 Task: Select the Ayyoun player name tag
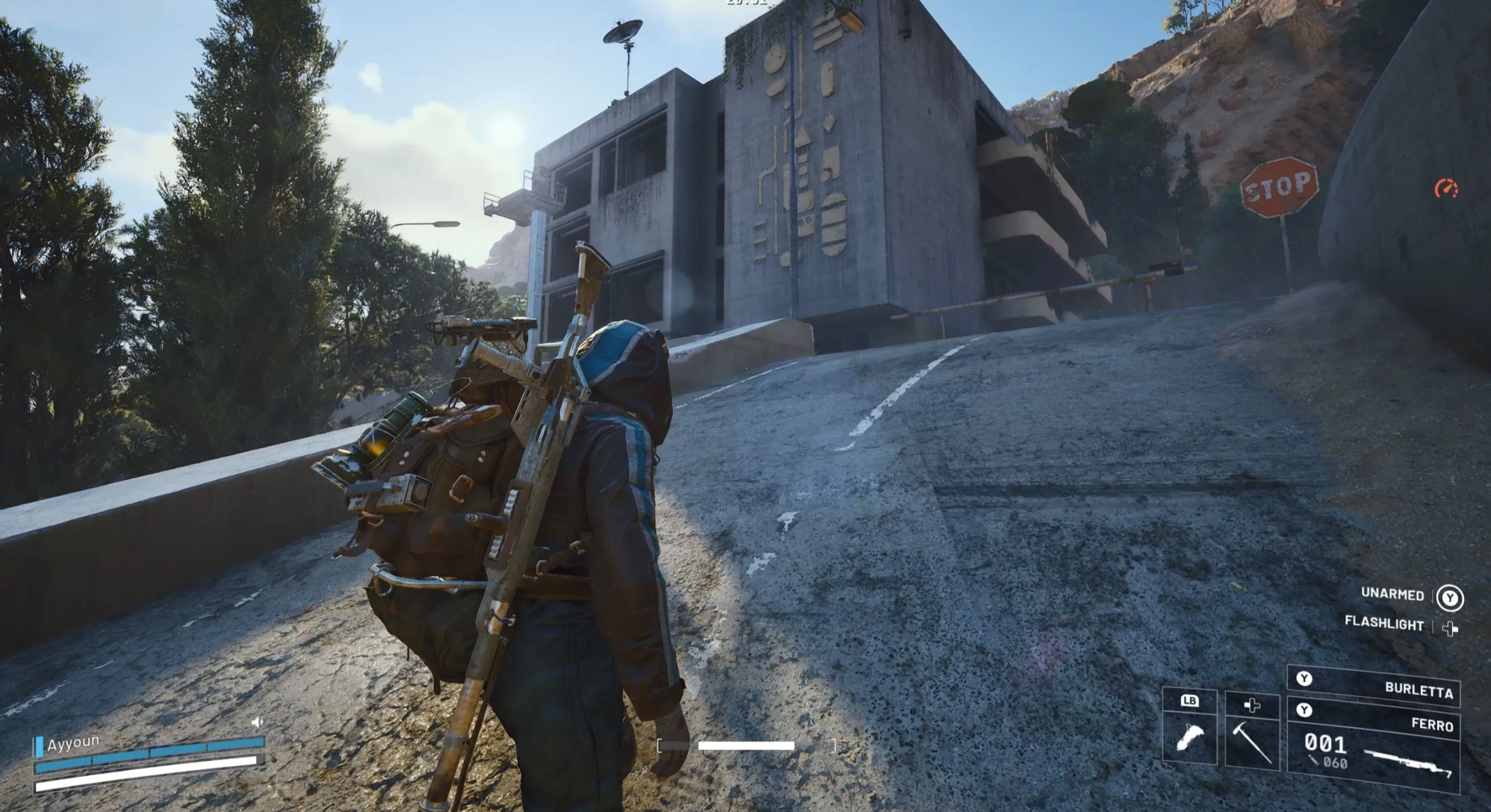pos(72,743)
